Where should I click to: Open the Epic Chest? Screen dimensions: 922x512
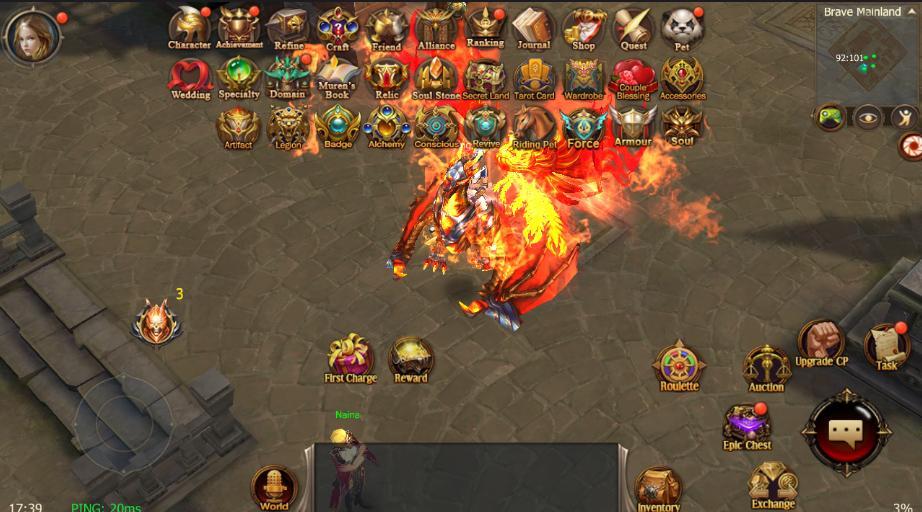point(747,424)
